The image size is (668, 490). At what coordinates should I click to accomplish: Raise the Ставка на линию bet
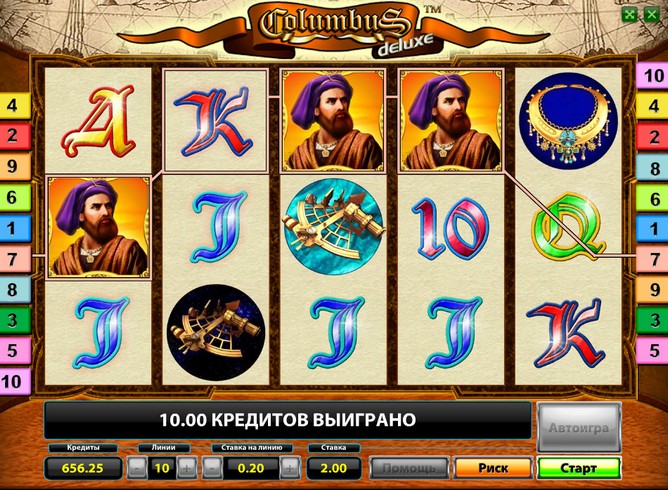point(289,467)
